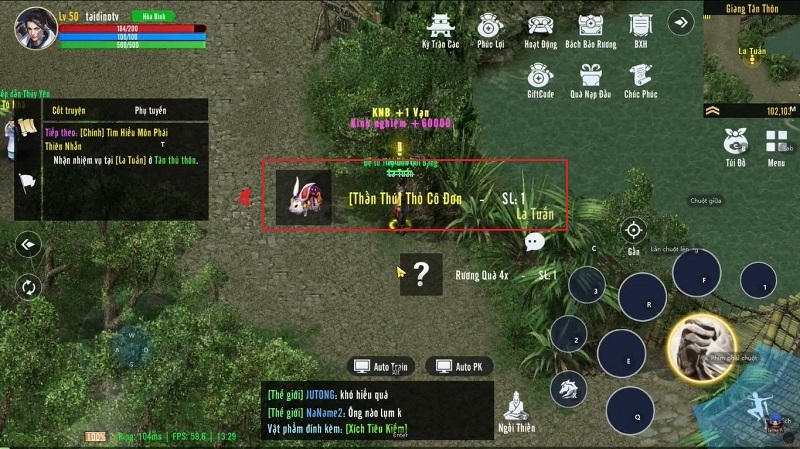Open the Quà Nạp Đầu gift
Viewport: 800px width, 449px height.
(x=589, y=77)
